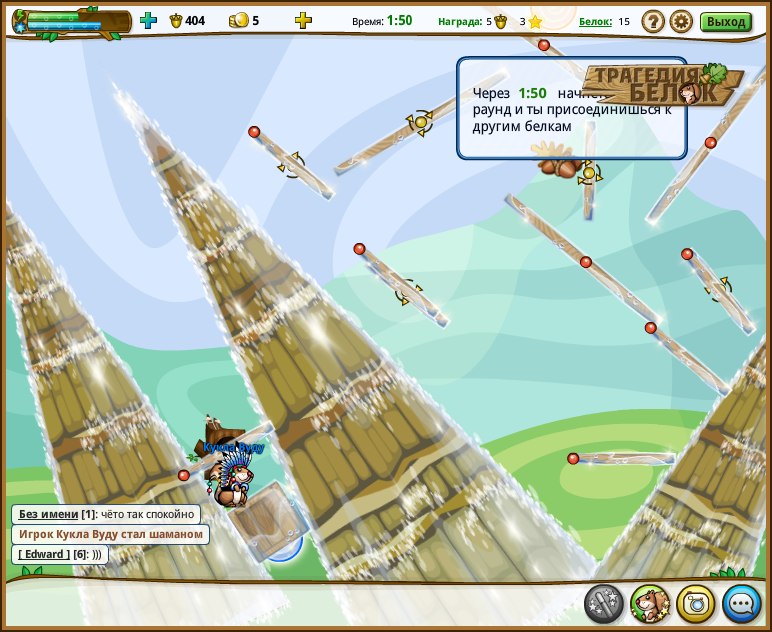Add acorns with the teal plus button
772x632 pixels.
(148, 20)
